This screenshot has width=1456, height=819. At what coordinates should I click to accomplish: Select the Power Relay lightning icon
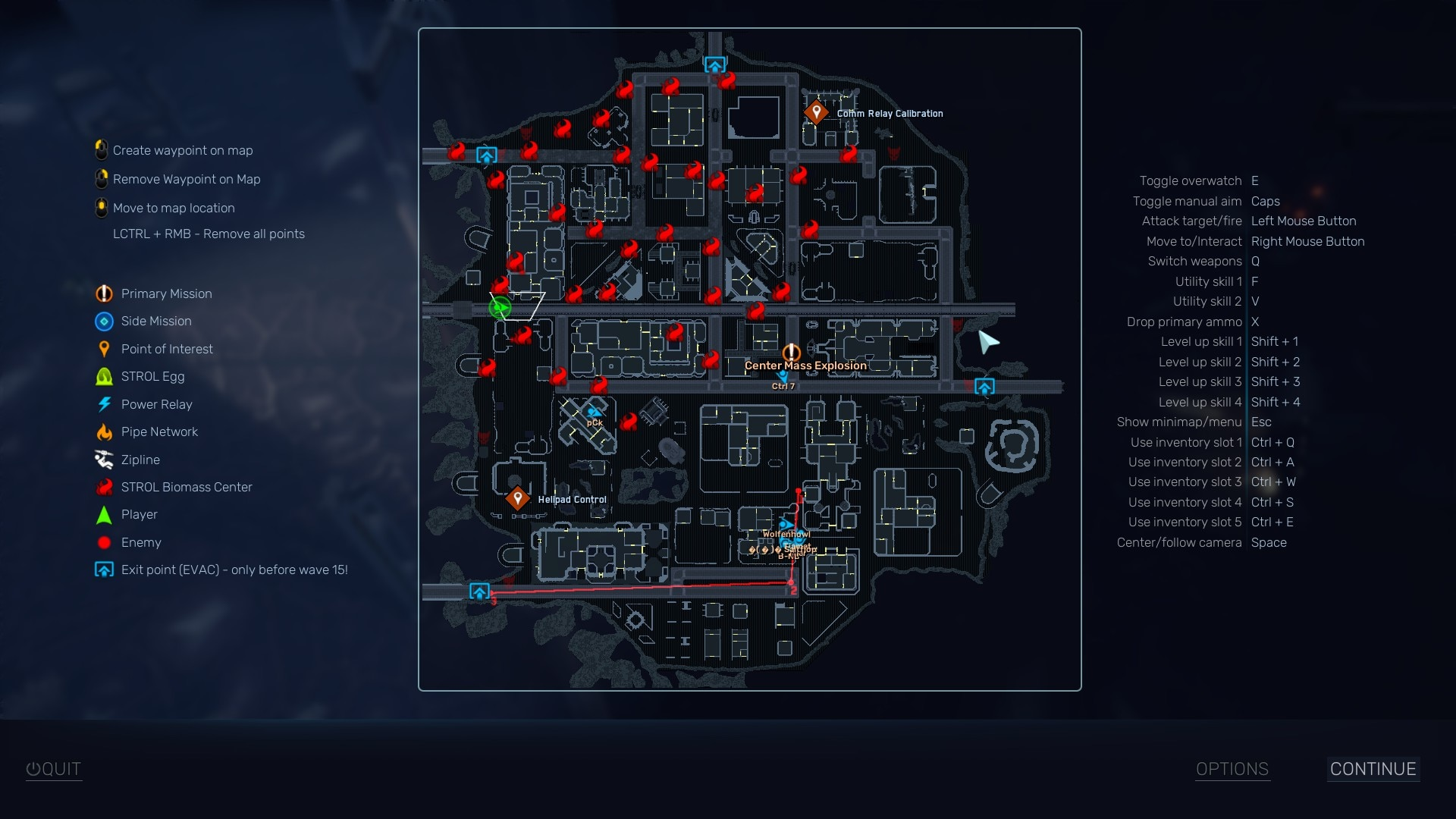tap(104, 404)
